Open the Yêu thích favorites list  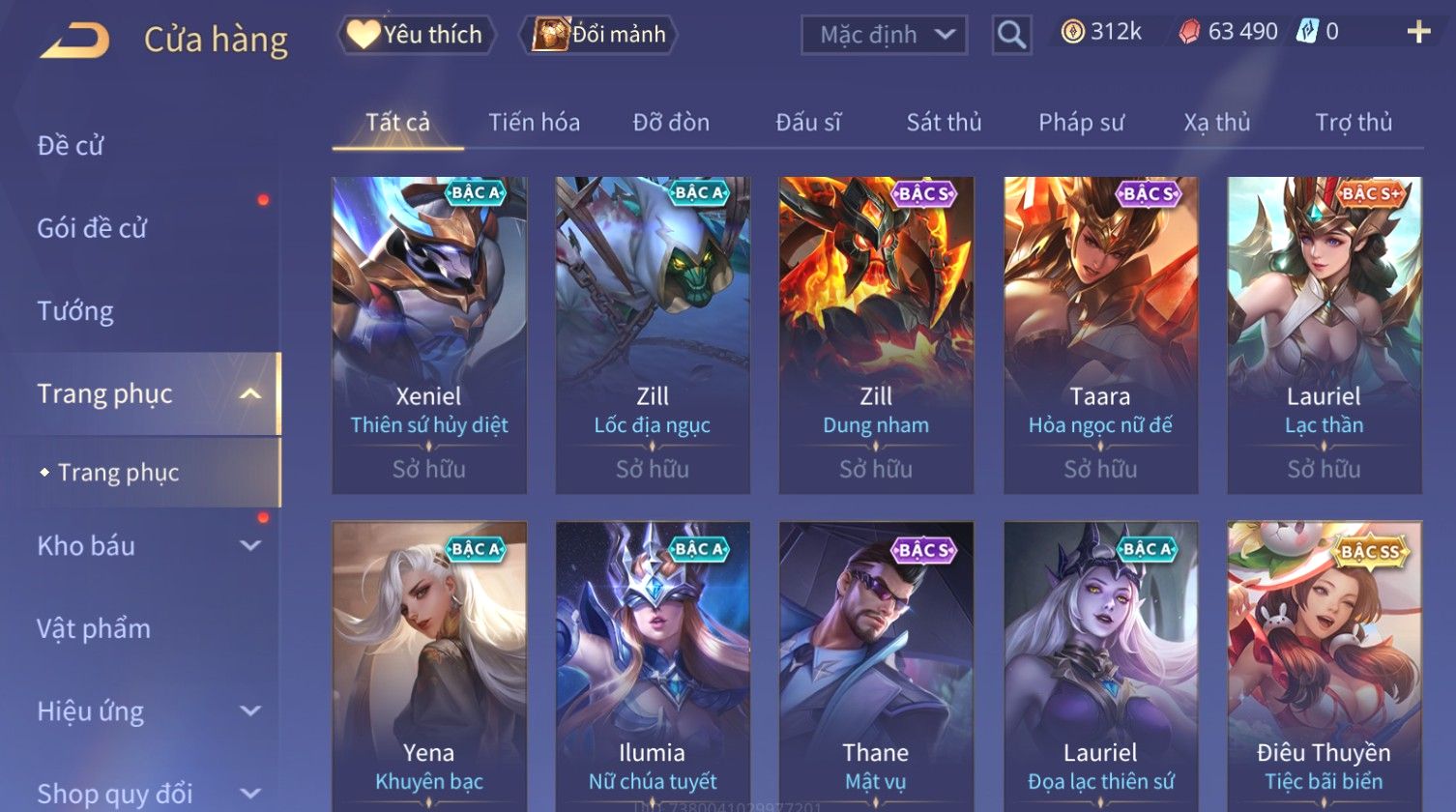tap(417, 35)
